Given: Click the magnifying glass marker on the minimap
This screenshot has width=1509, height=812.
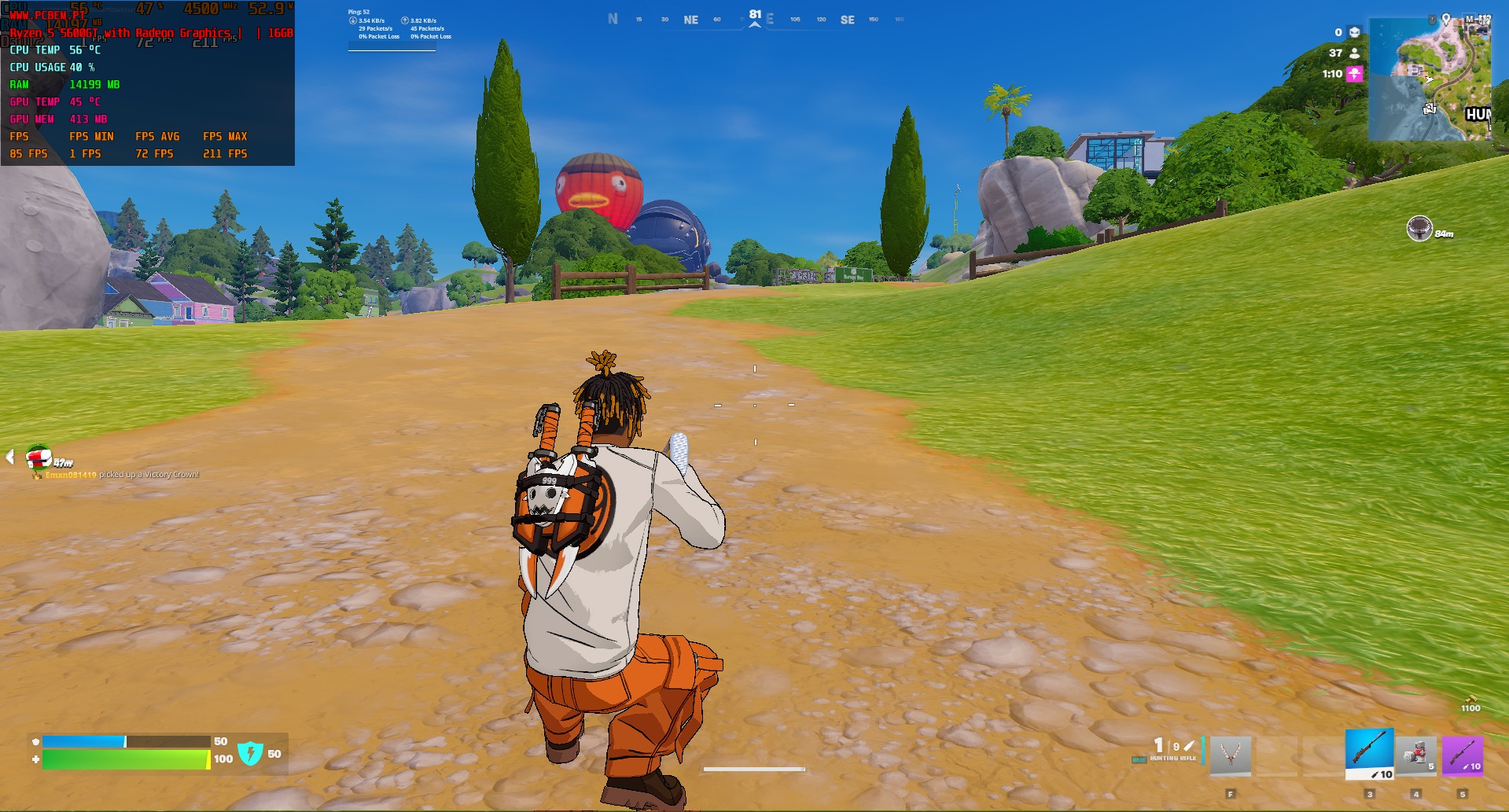Looking at the screenshot, I should coord(1430,108).
